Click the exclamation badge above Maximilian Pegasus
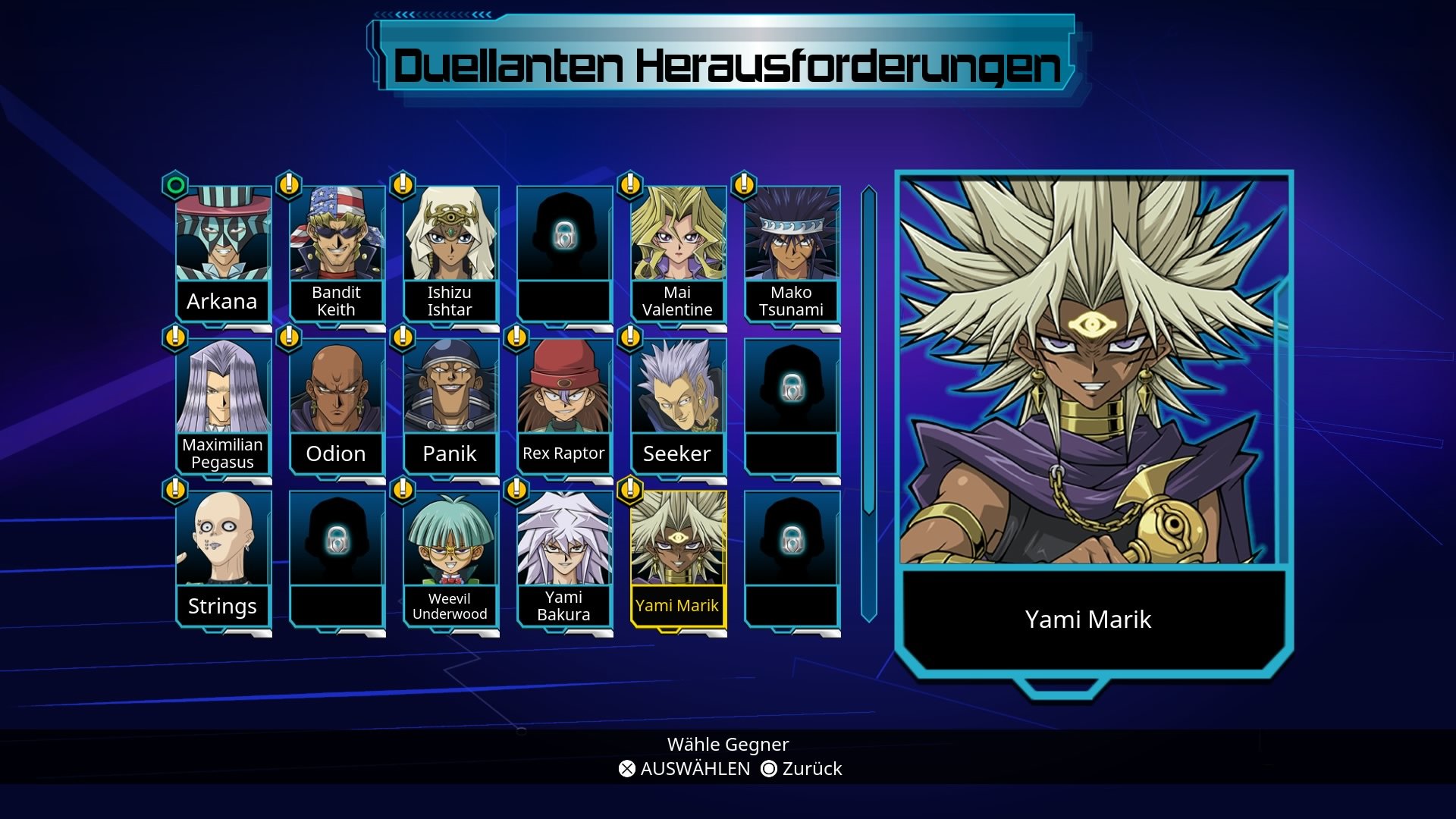Image resolution: width=1456 pixels, height=819 pixels. pyautogui.click(x=174, y=338)
